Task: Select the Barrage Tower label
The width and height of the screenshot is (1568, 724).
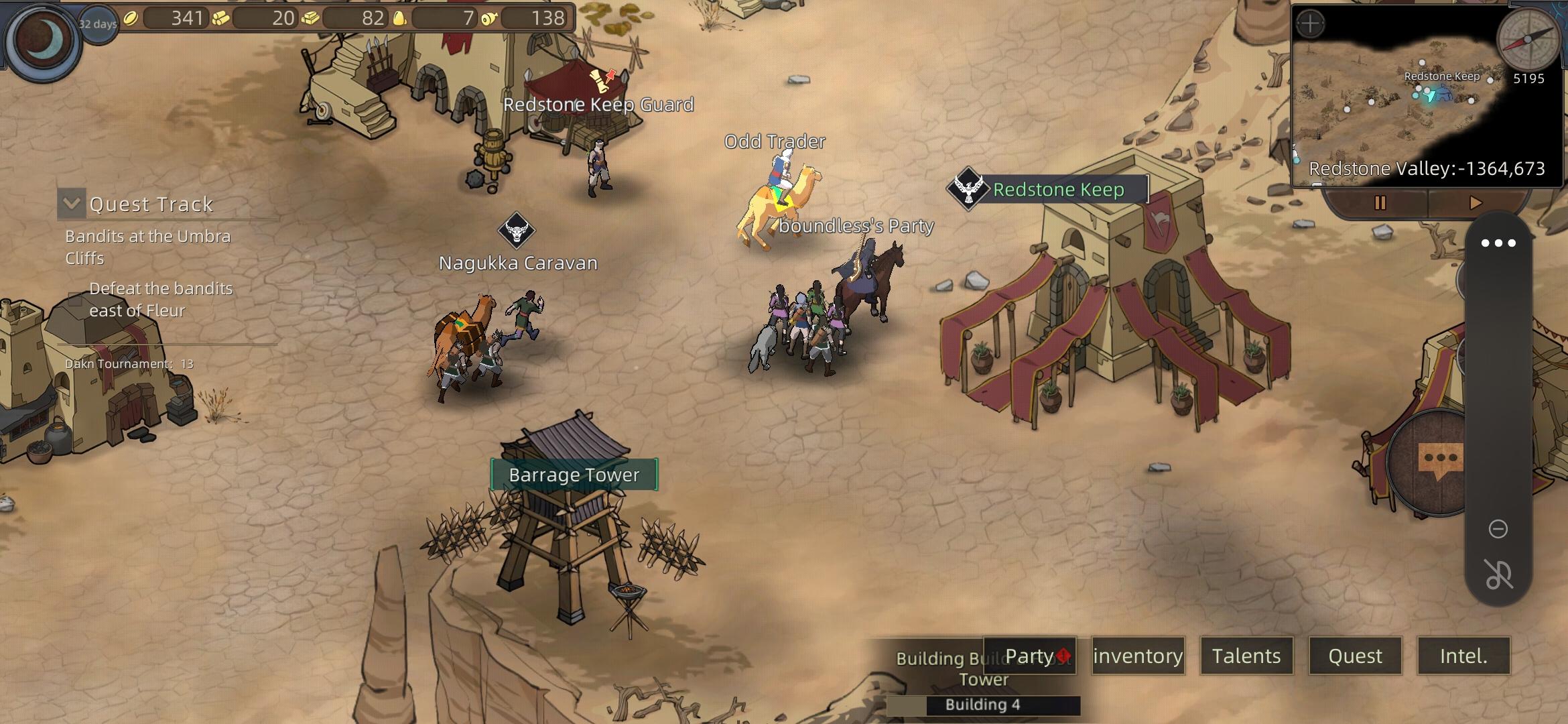Action: point(574,475)
